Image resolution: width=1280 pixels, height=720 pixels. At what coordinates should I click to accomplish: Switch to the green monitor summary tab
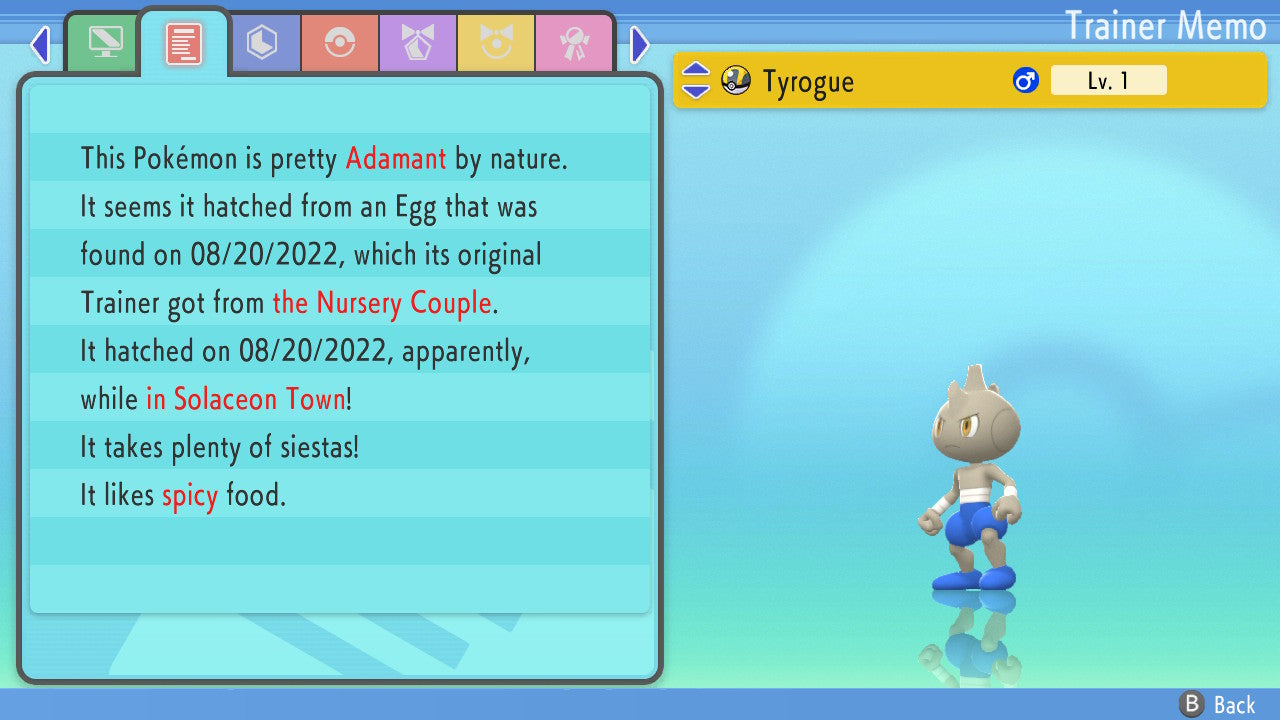click(104, 44)
